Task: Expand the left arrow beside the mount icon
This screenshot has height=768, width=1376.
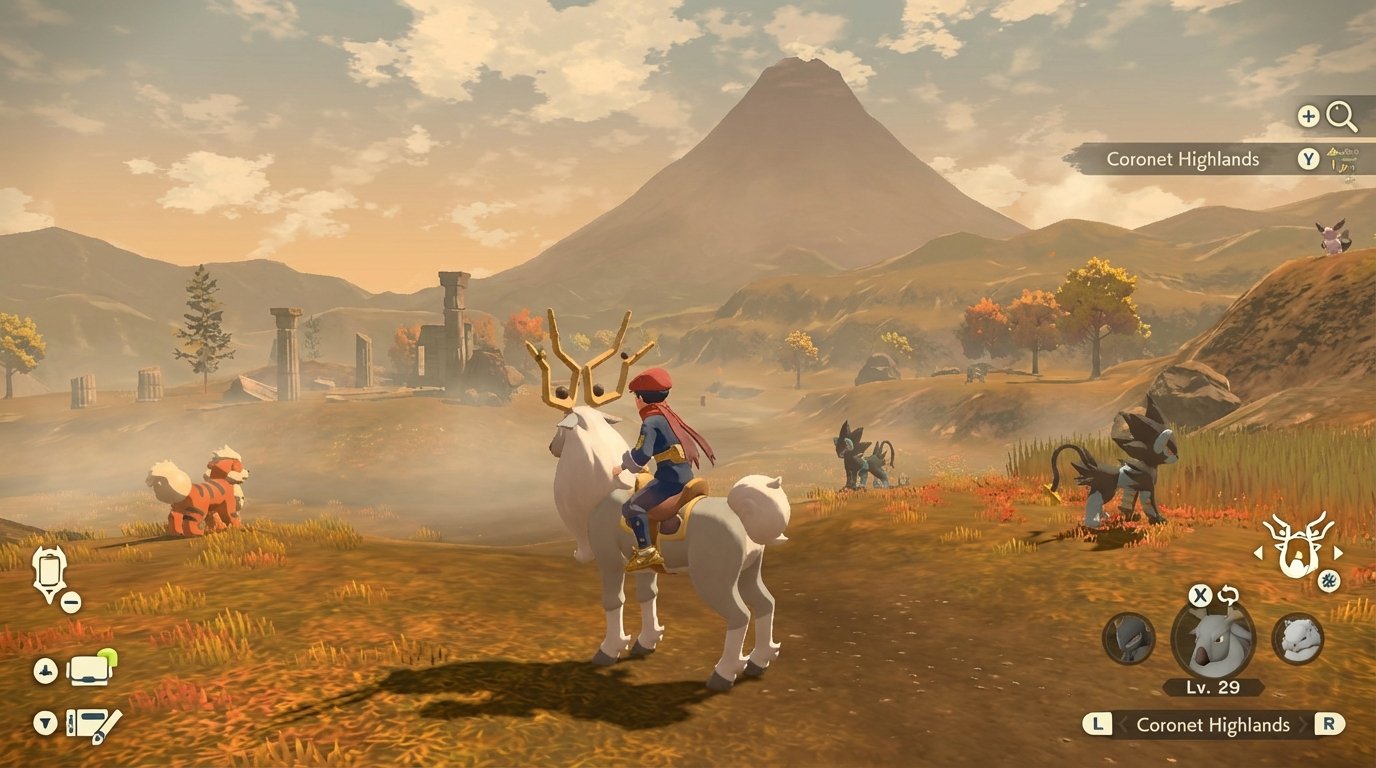Action: coord(1259,553)
